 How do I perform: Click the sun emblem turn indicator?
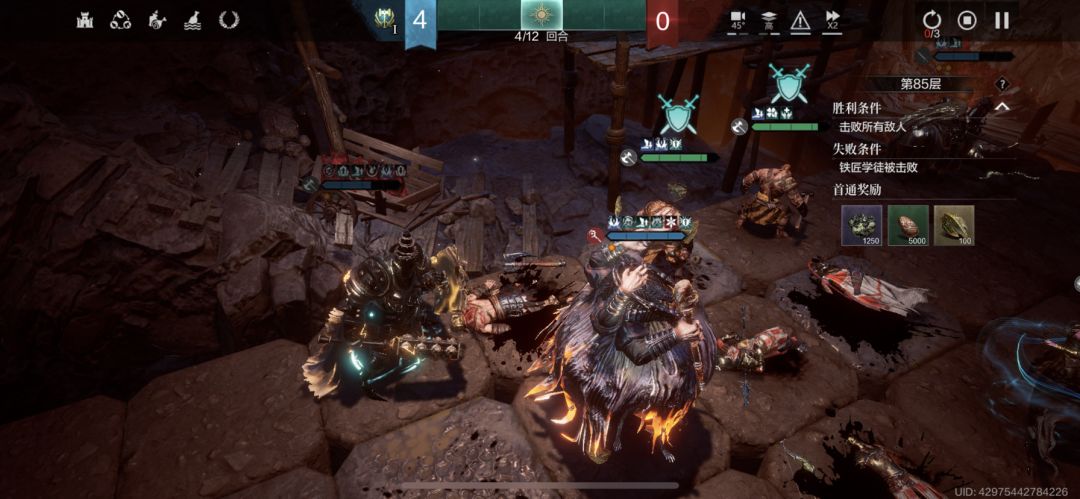coord(541,16)
